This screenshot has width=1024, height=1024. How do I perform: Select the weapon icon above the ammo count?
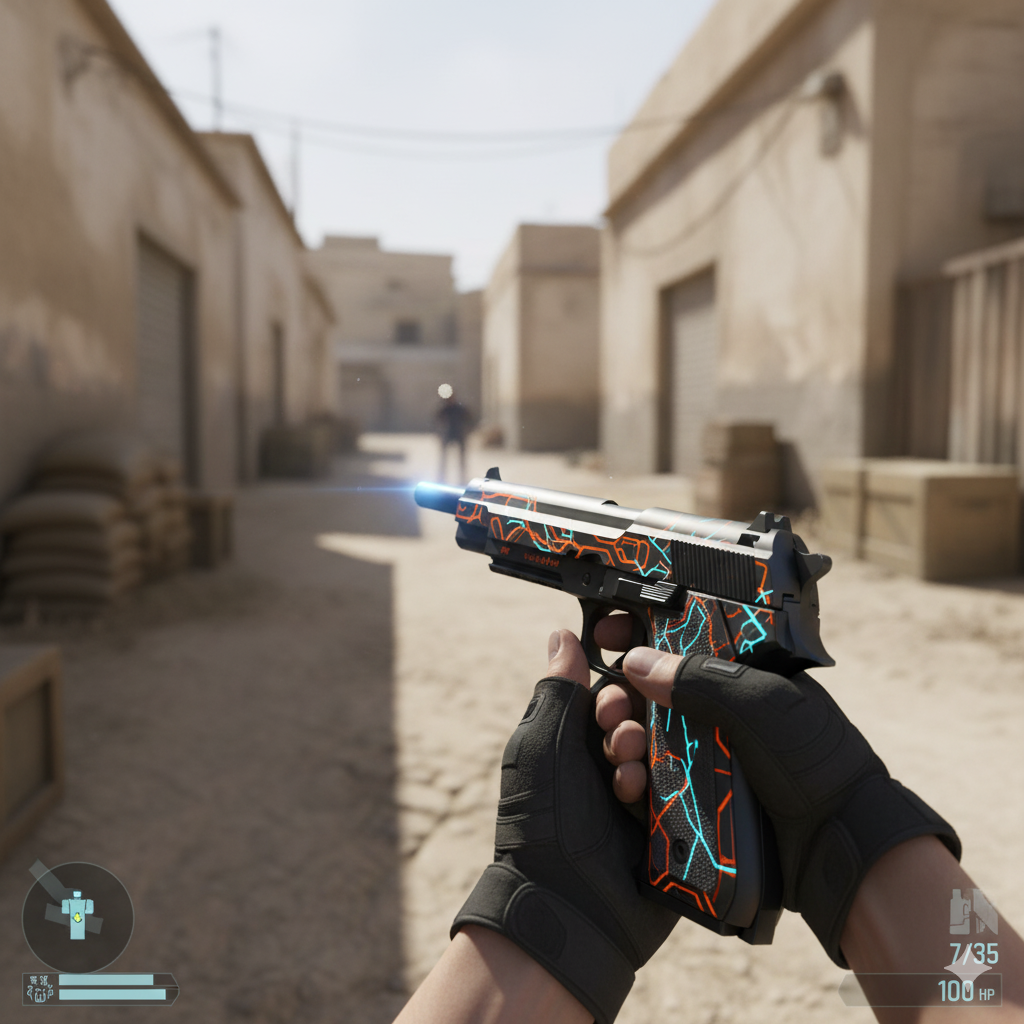tap(972, 911)
